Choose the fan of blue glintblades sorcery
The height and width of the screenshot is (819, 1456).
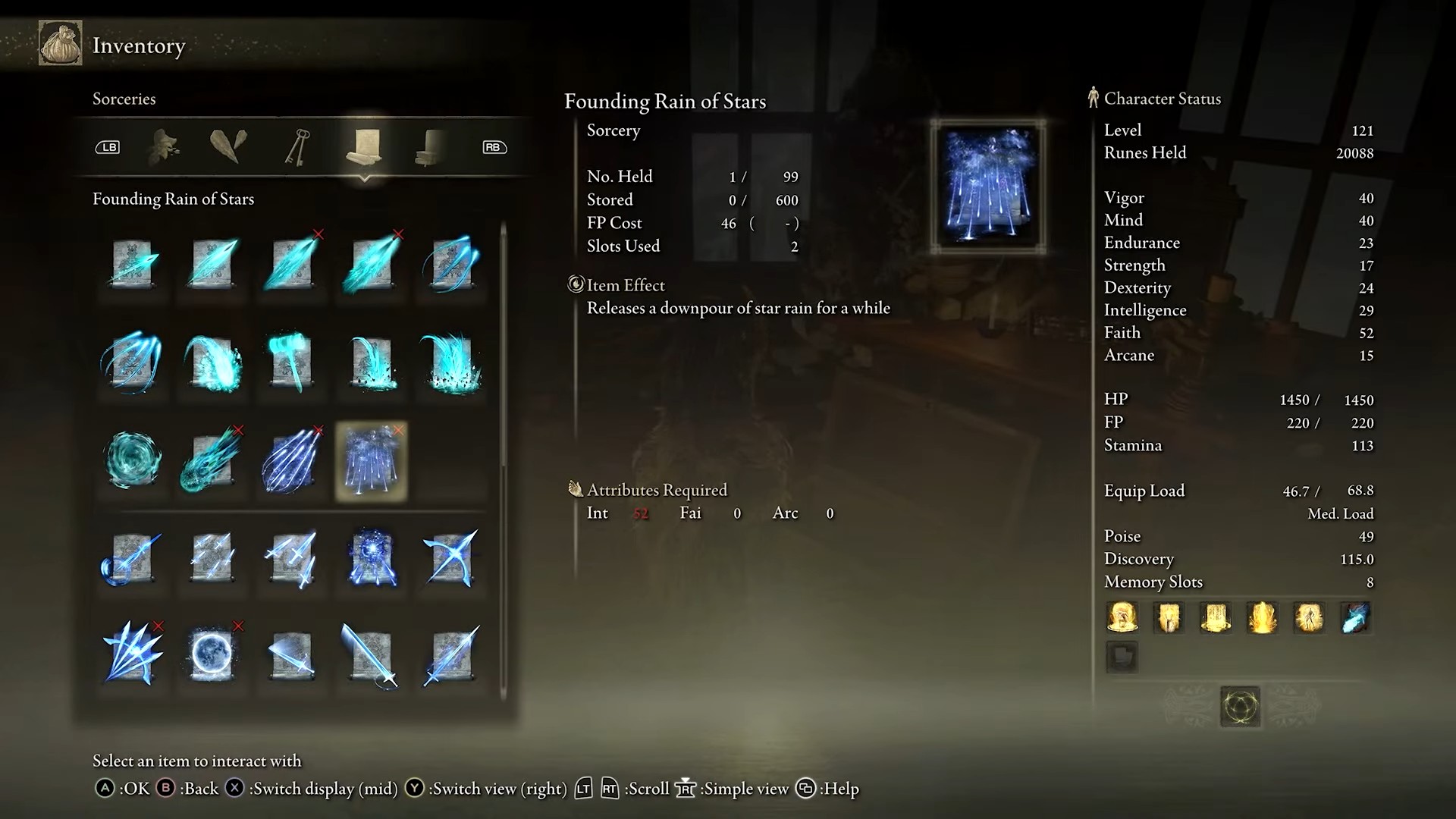(132, 654)
